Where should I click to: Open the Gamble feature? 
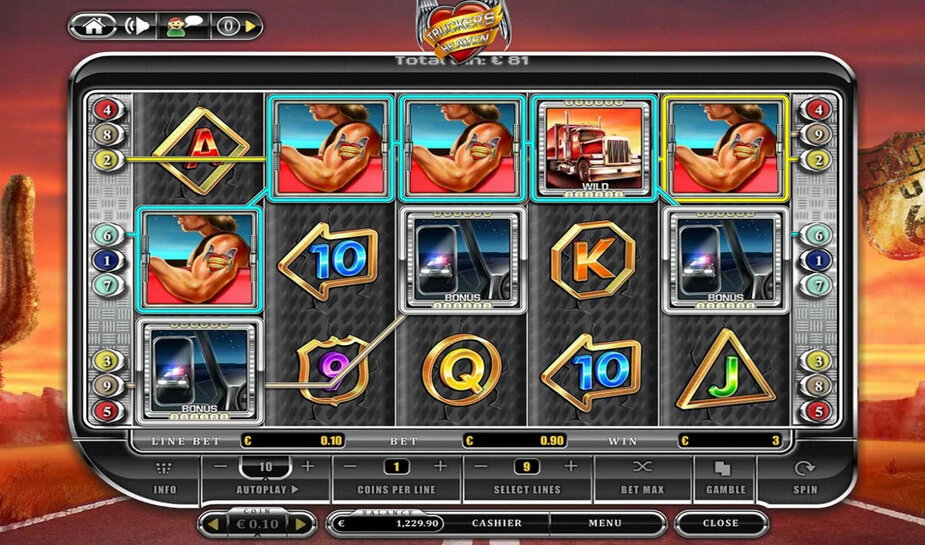tap(726, 477)
